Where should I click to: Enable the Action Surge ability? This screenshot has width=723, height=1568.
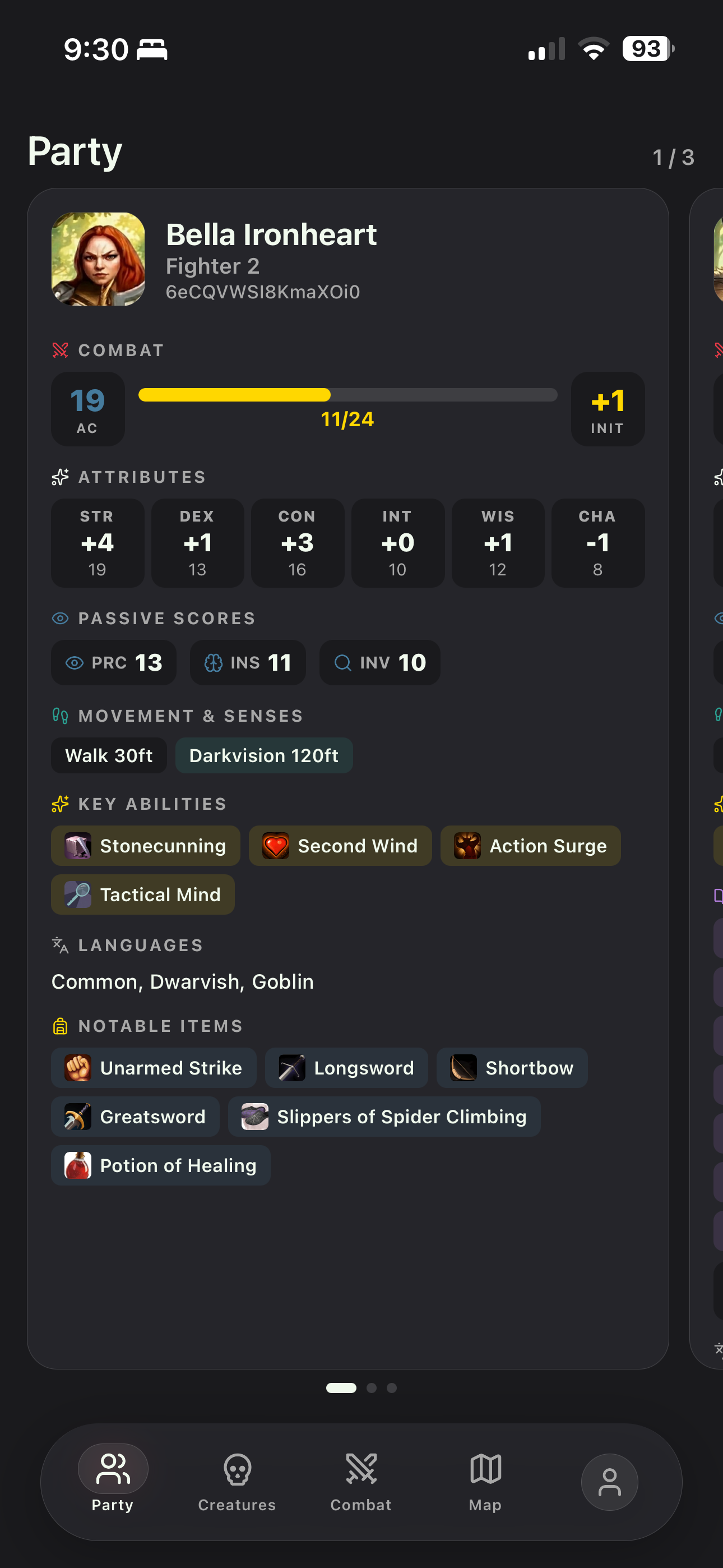click(x=530, y=846)
